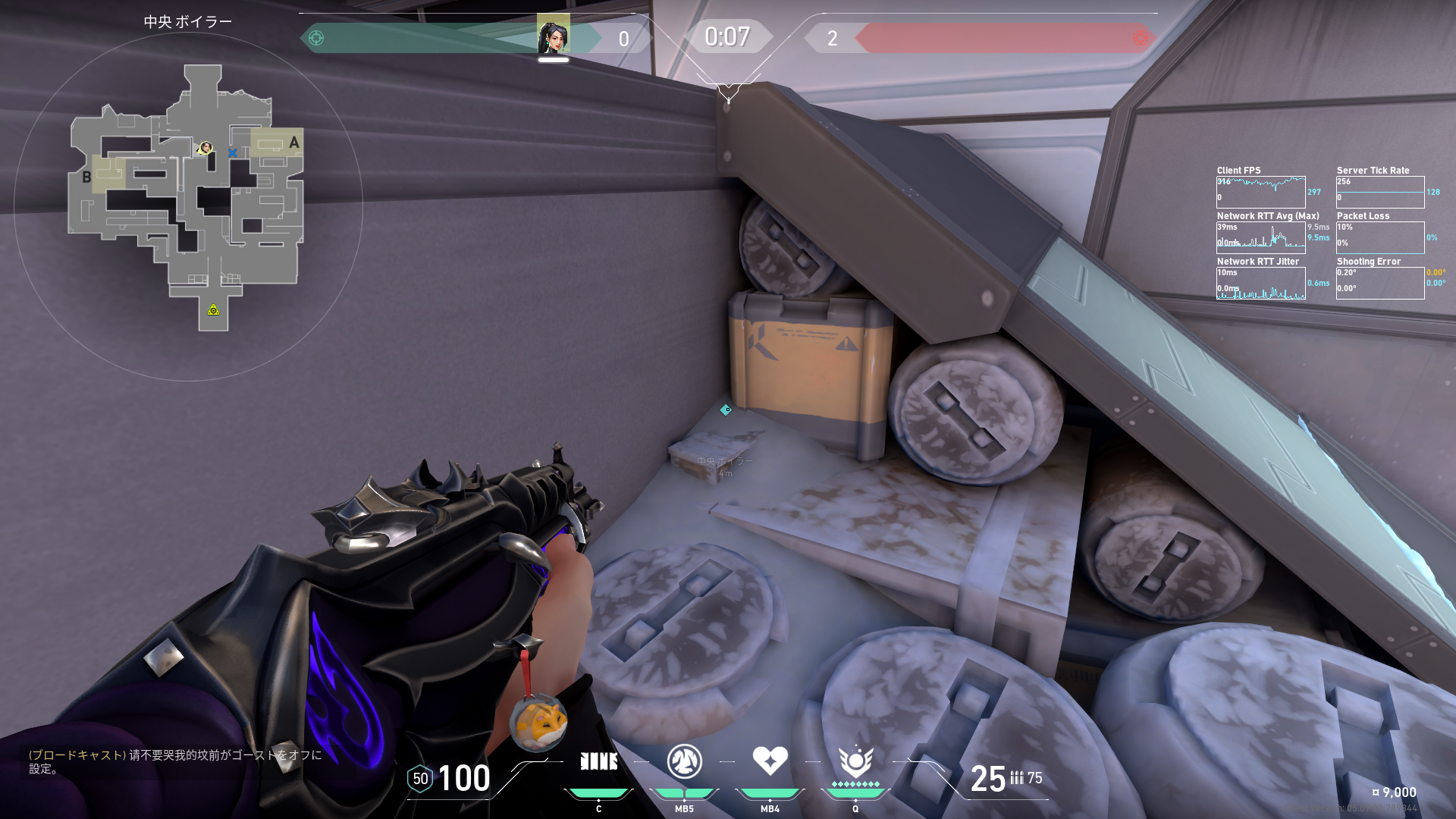1456x819 pixels.
Task: Click the red enemy team emblem
Action: (1140, 38)
